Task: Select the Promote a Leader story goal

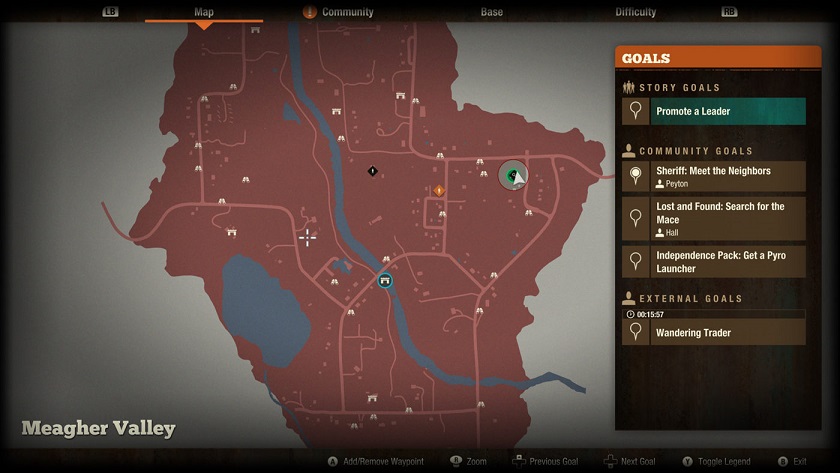Action: pos(714,111)
